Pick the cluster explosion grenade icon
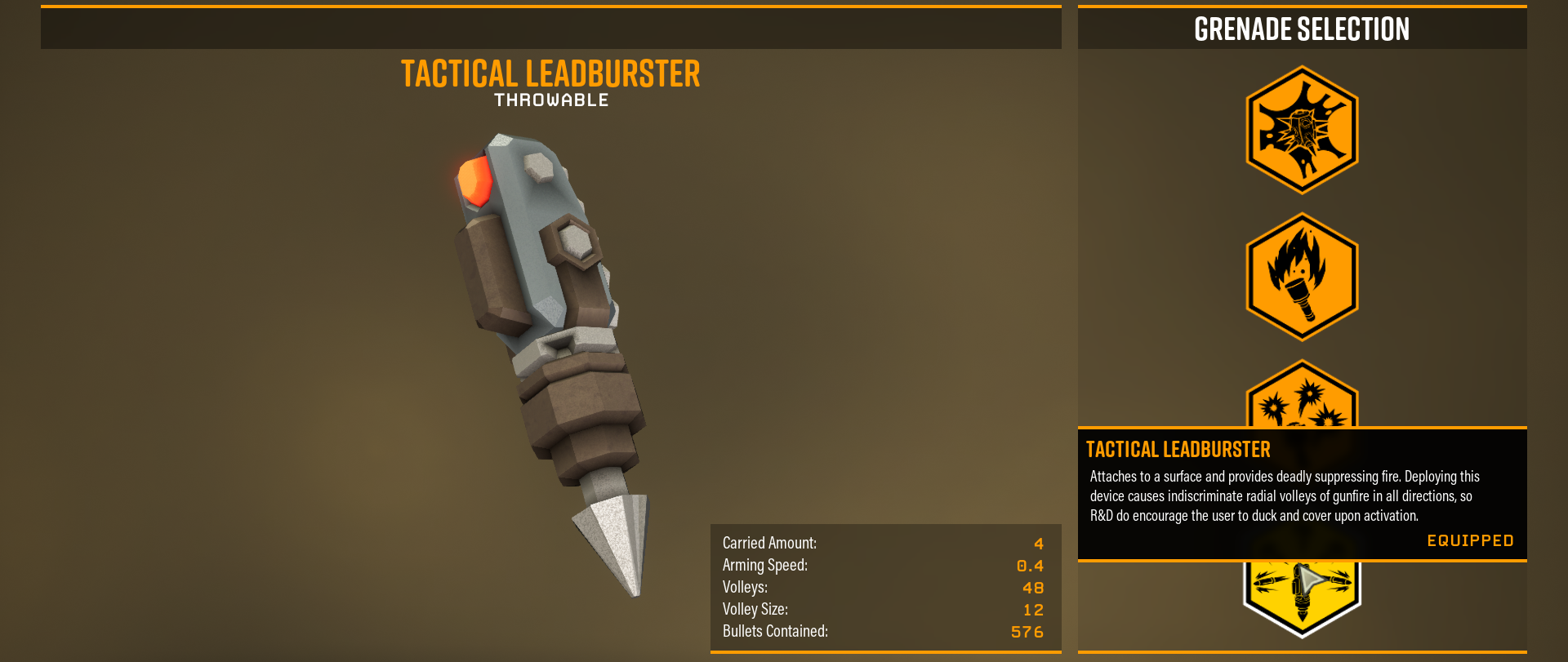This screenshot has width=1568, height=662. (x=1302, y=402)
